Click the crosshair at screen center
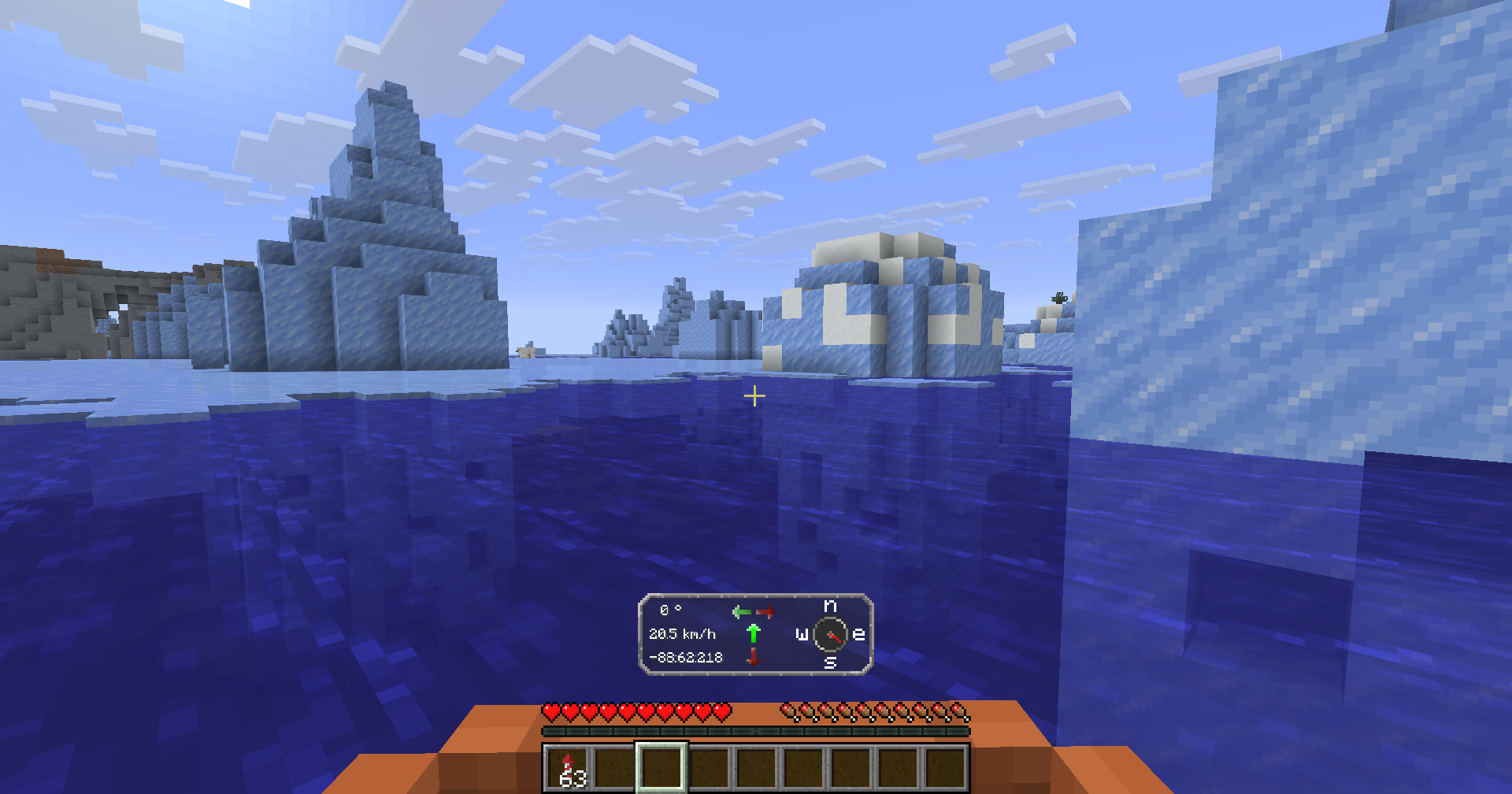The image size is (1512, 794). (x=754, y=394)
